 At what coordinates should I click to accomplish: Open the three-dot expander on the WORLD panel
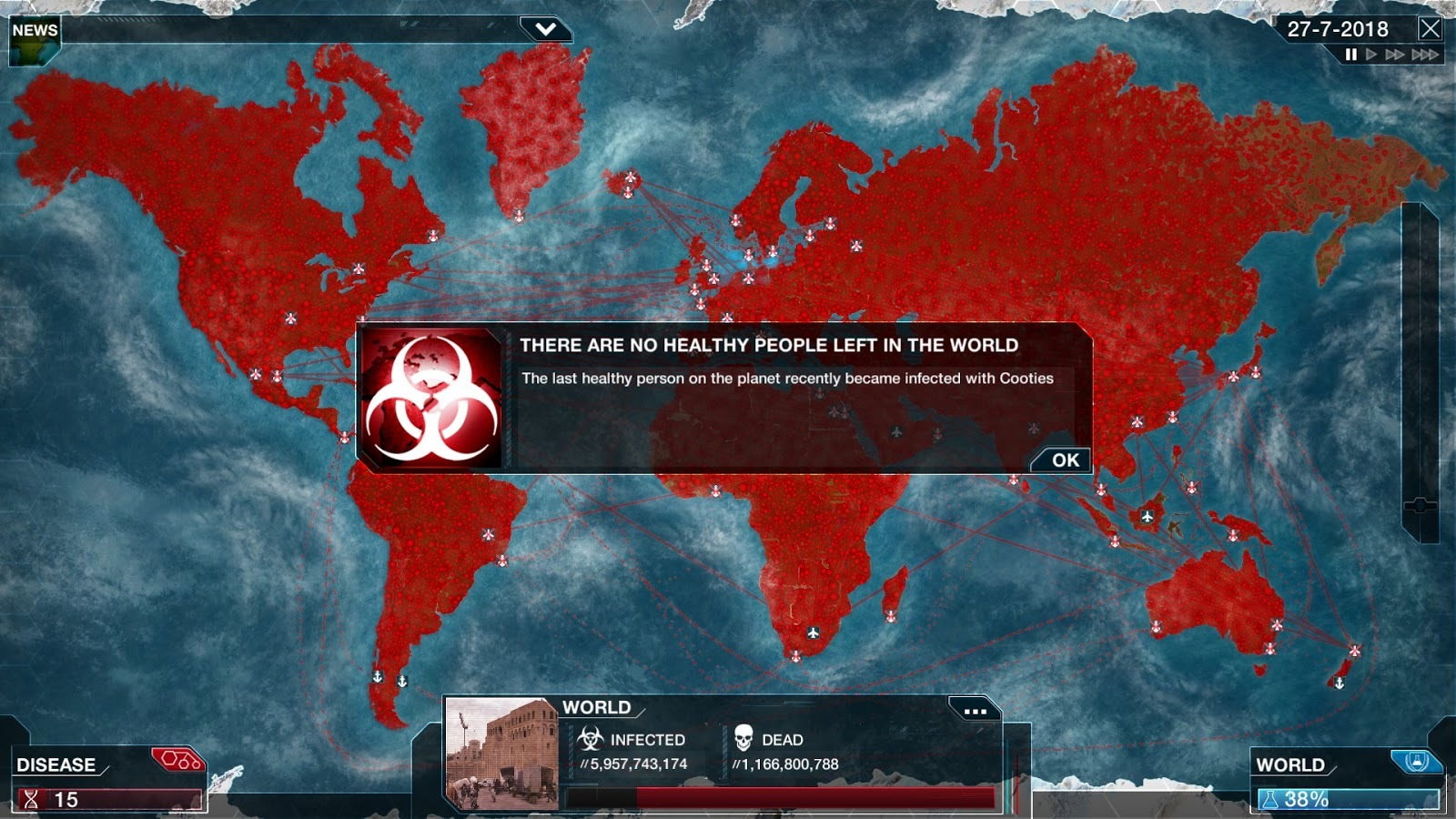tap(976, 713)
